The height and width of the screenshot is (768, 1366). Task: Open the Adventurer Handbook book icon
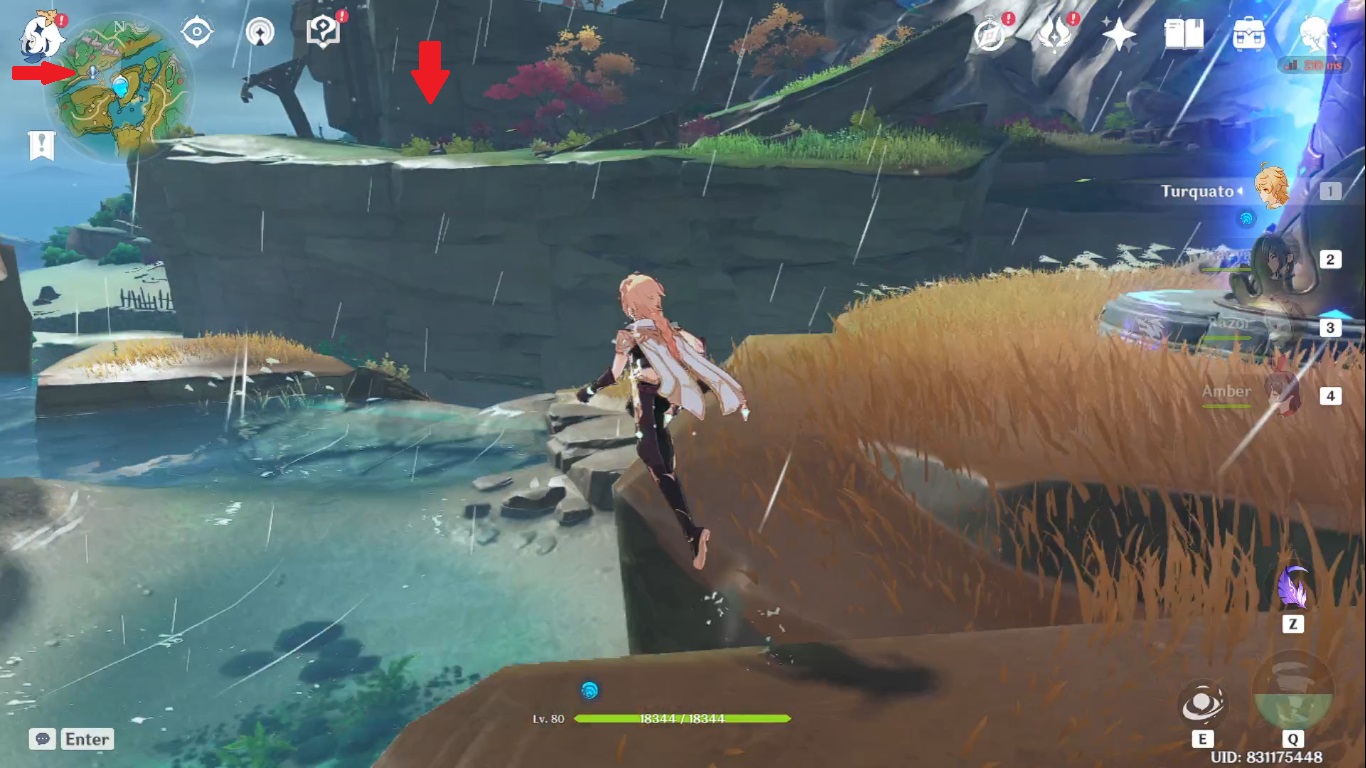click(1183, 35)
